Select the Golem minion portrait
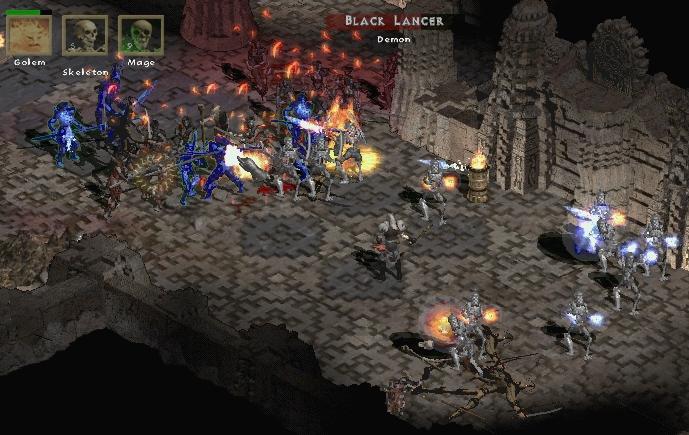689x435 pixels. pyautogui.click(x=29, y=36)
